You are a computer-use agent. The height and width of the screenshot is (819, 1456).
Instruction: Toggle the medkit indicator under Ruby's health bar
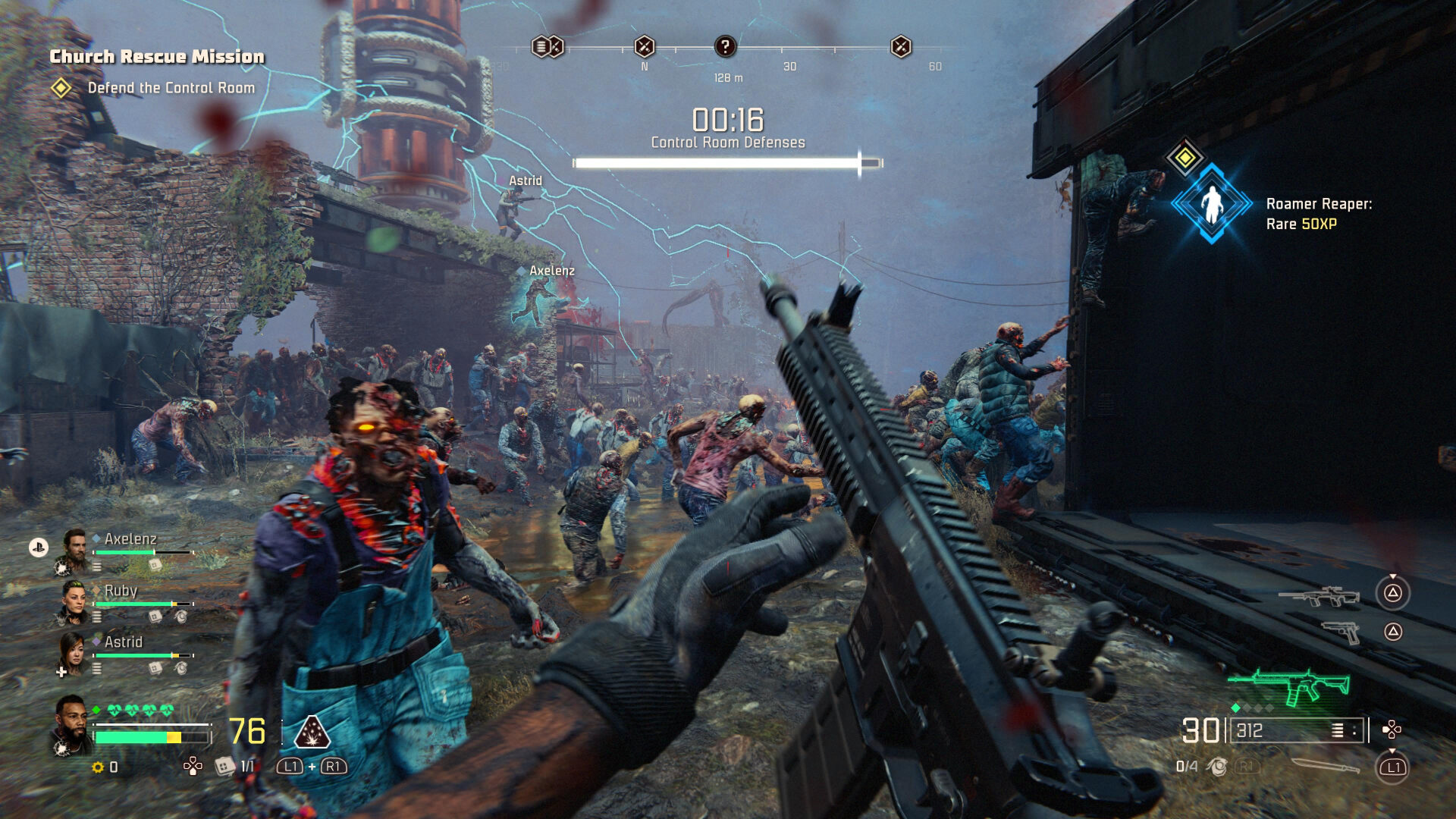[156, 617]
